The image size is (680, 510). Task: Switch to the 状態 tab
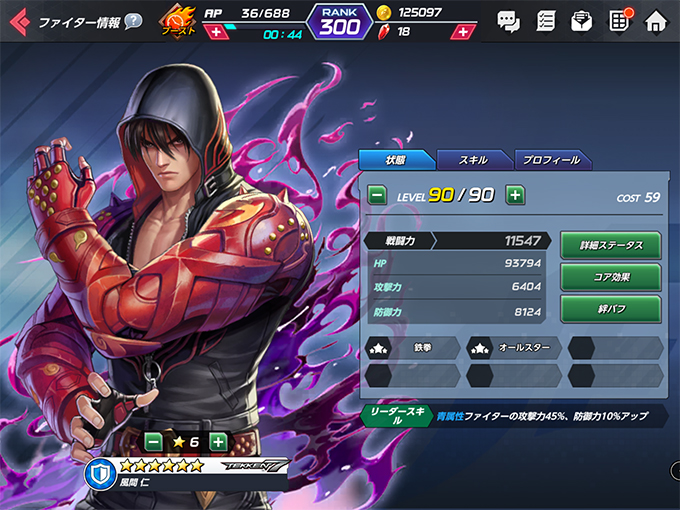tap(396, 160)
